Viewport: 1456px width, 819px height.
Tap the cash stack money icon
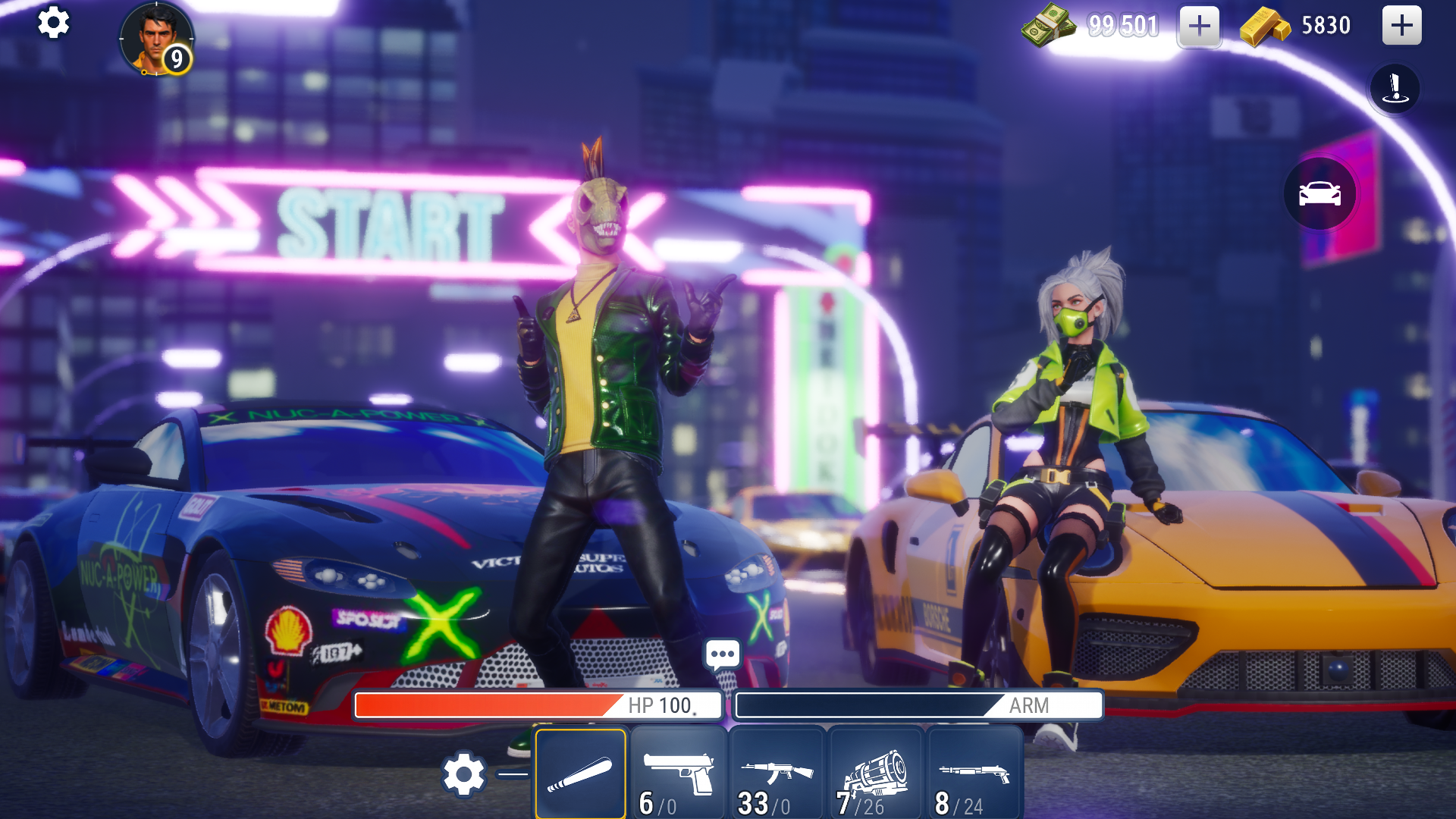pyautogui.click(x=1050, y=25)
